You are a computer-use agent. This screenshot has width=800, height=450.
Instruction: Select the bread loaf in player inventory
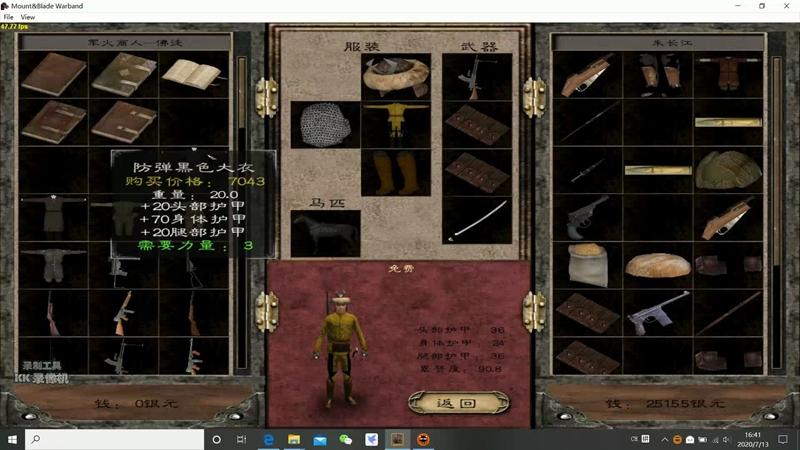657,265
